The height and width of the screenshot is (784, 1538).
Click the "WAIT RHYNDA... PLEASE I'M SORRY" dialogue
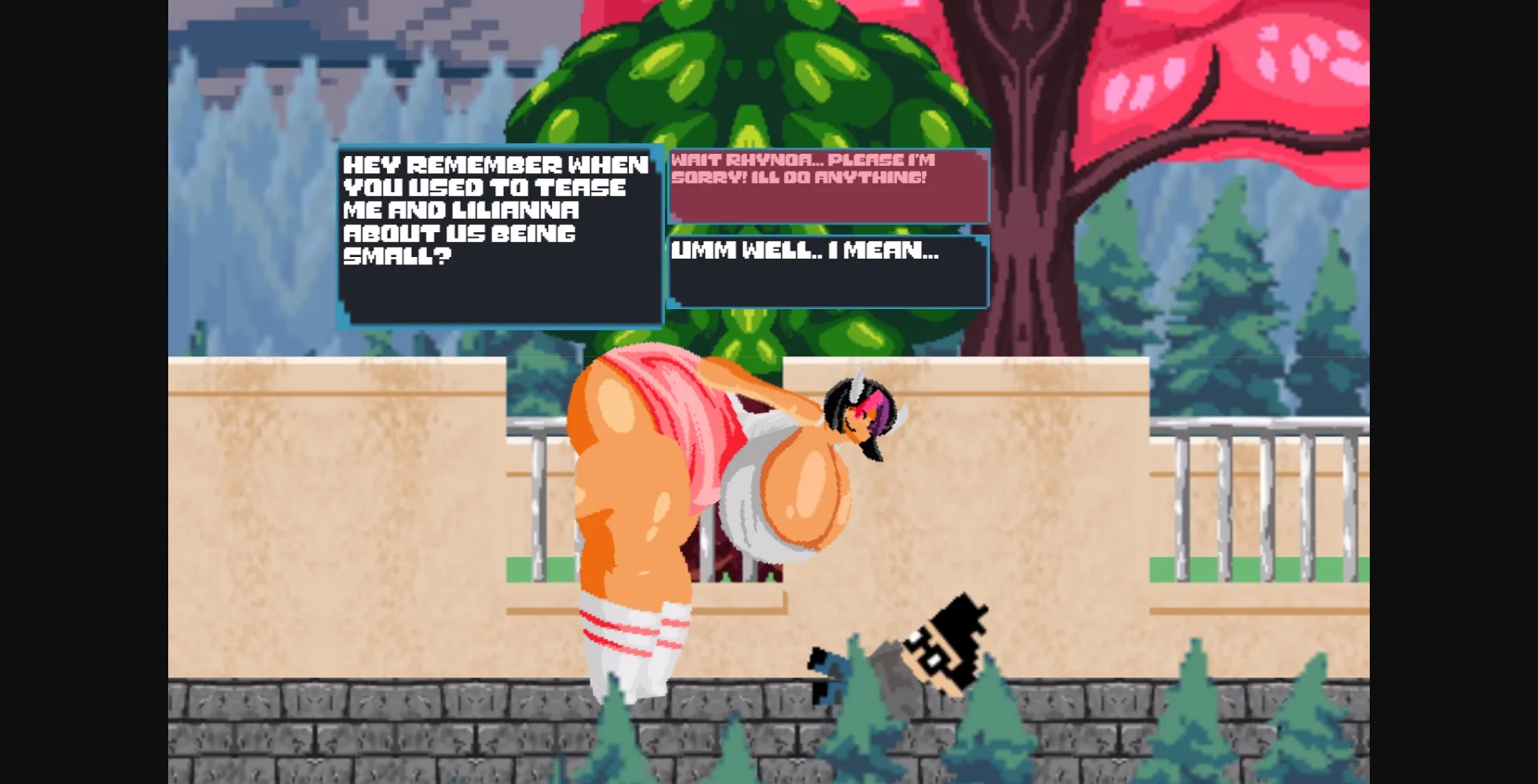[x=825, y=184]
